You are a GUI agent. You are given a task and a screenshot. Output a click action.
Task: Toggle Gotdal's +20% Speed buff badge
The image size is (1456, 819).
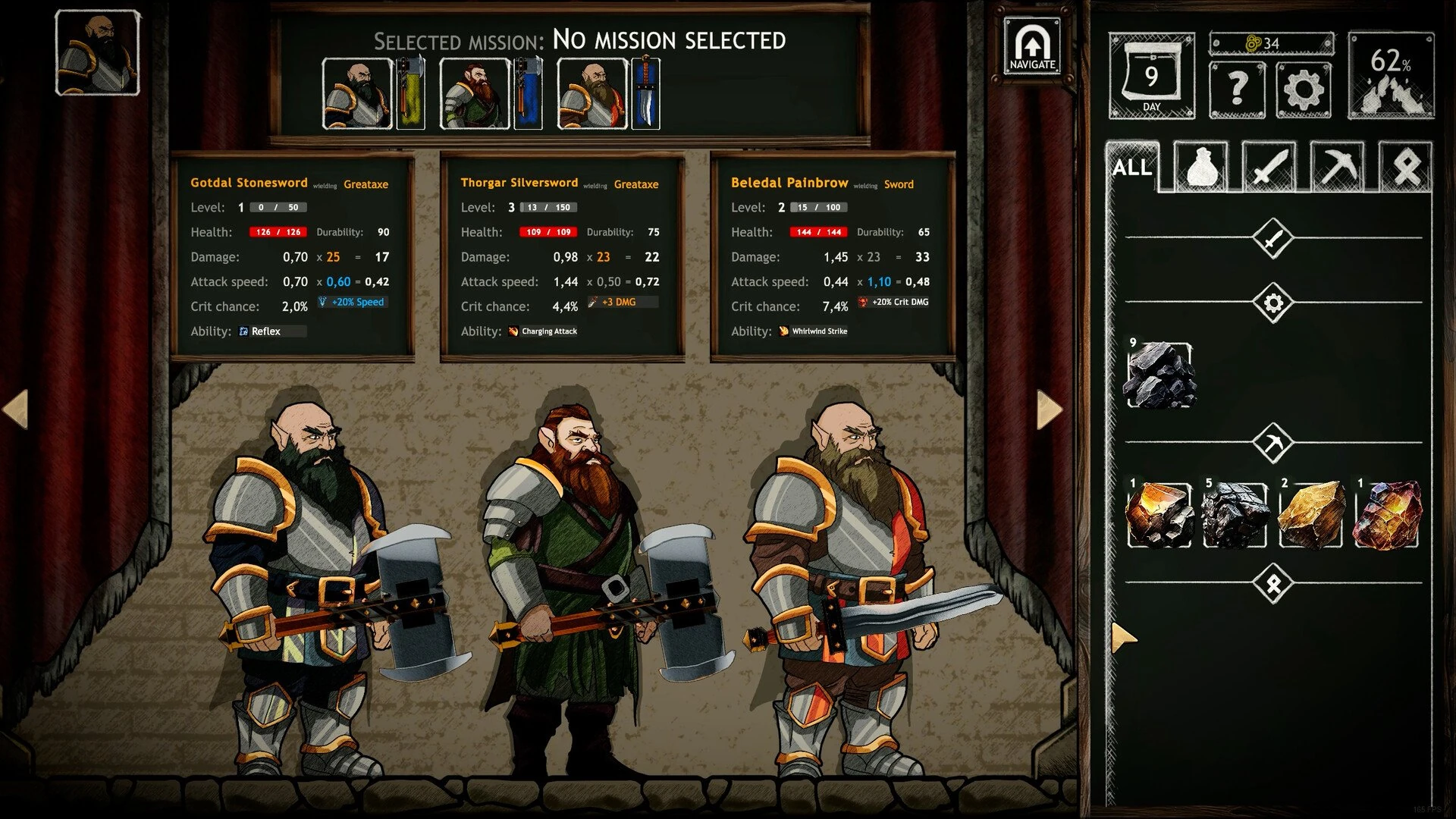pos(351,302)
